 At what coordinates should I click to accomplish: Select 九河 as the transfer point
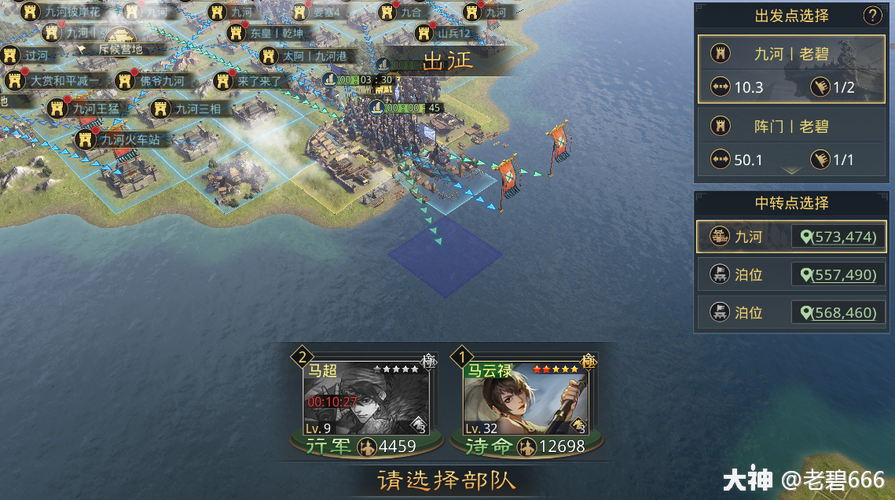point(791,237)
